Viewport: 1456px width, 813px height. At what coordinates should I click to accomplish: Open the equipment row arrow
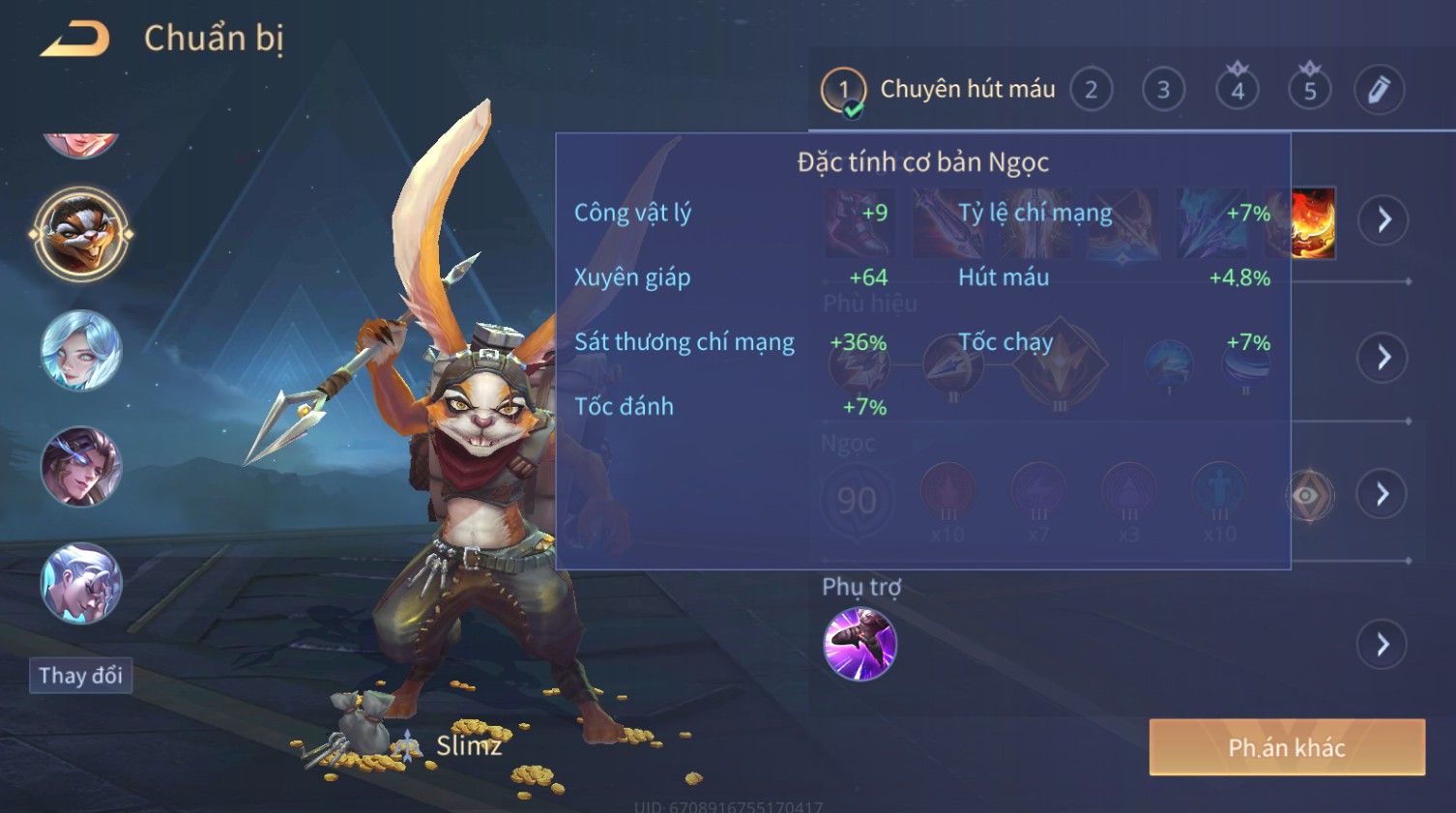[x=1383, y=220]
